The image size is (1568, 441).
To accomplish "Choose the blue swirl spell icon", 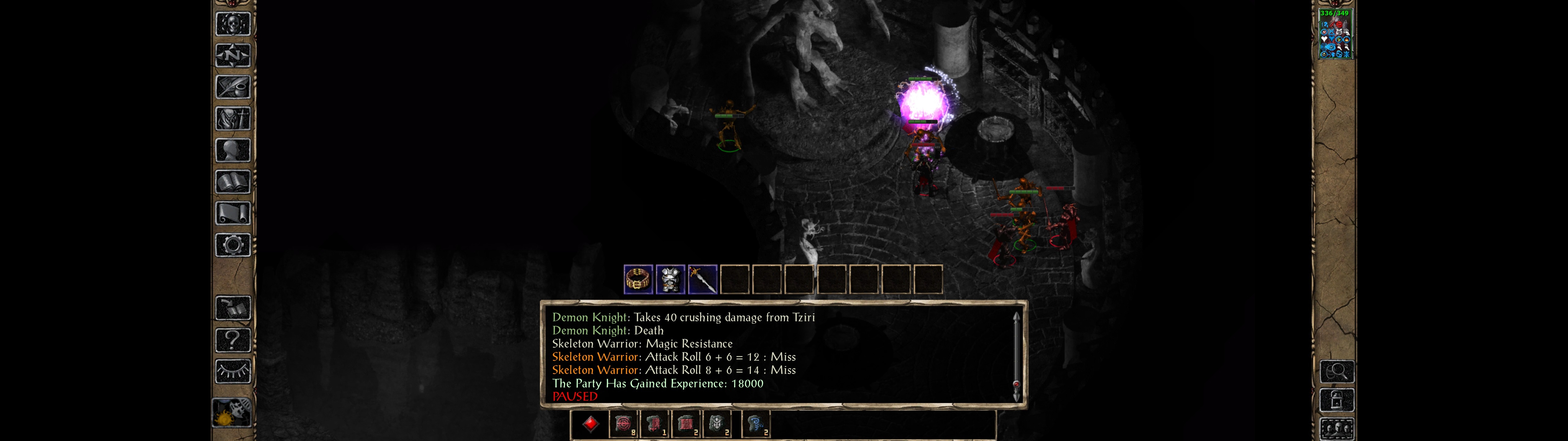I will [756, 424].
